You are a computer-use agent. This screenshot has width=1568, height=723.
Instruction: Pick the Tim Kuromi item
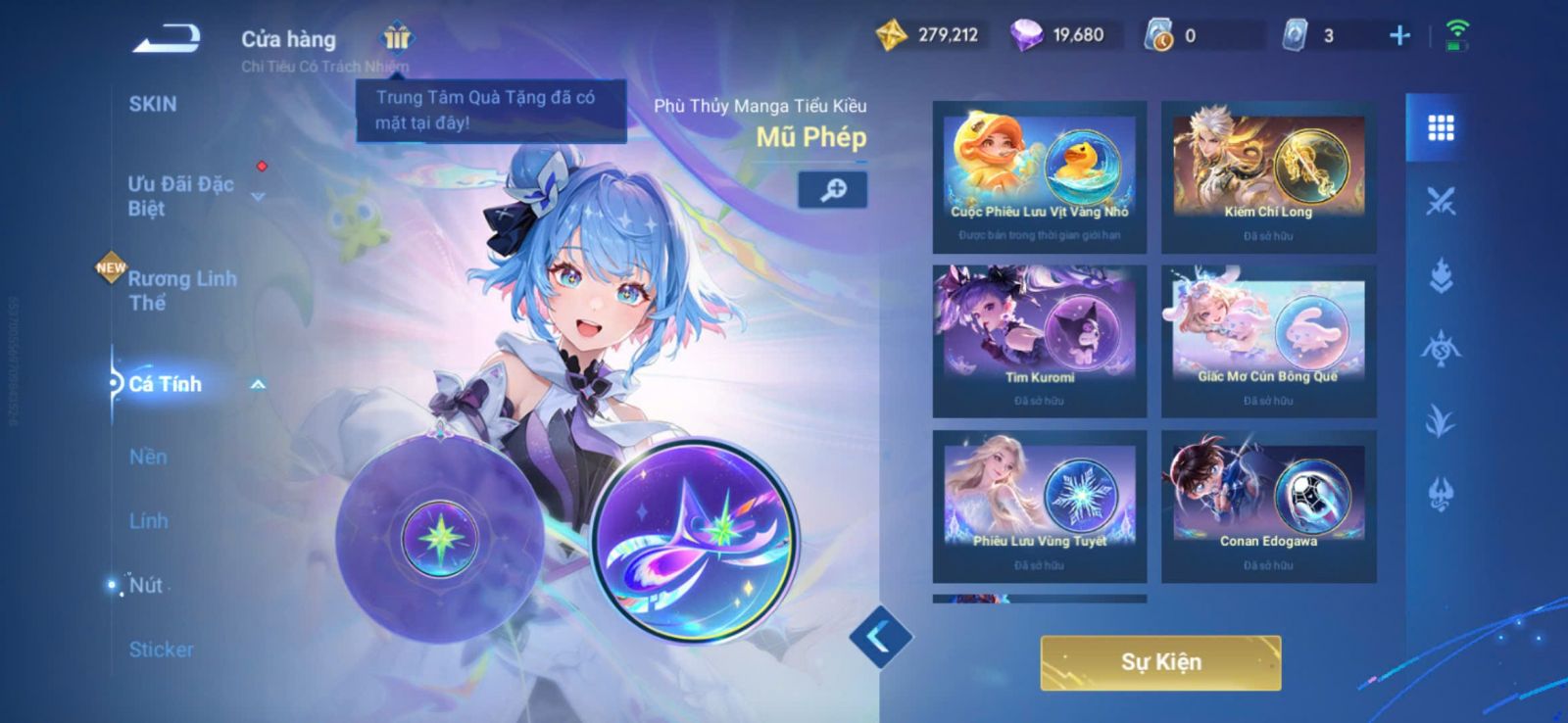[1040, 341]
